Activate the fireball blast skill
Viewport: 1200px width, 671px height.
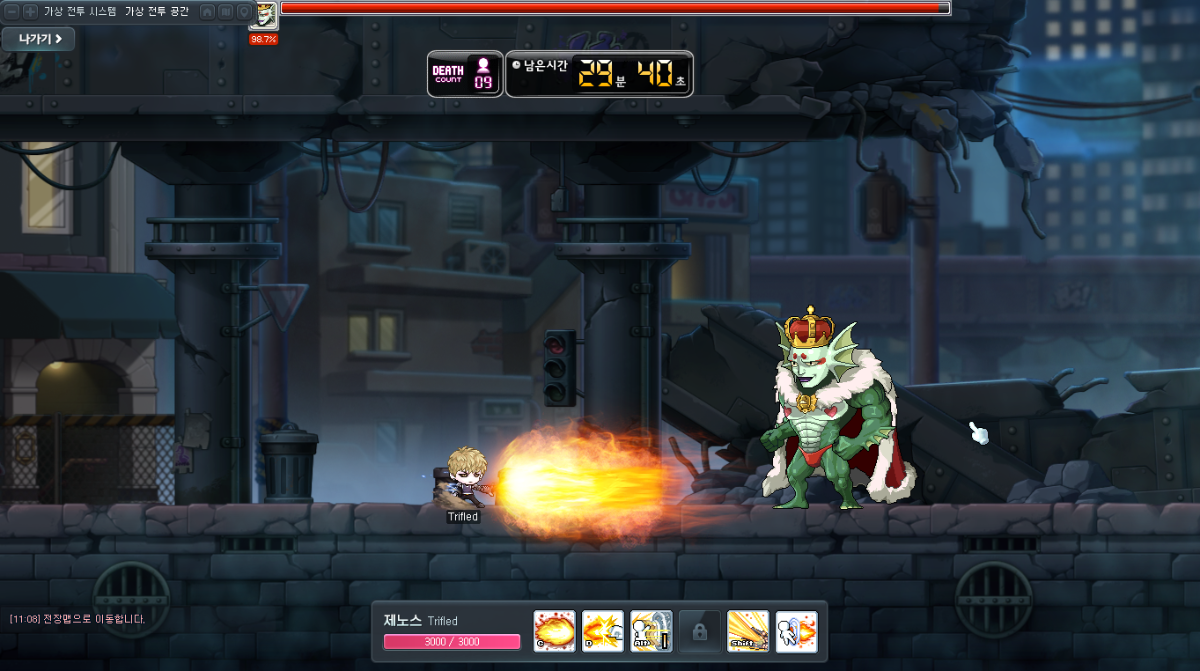[554, 631]
